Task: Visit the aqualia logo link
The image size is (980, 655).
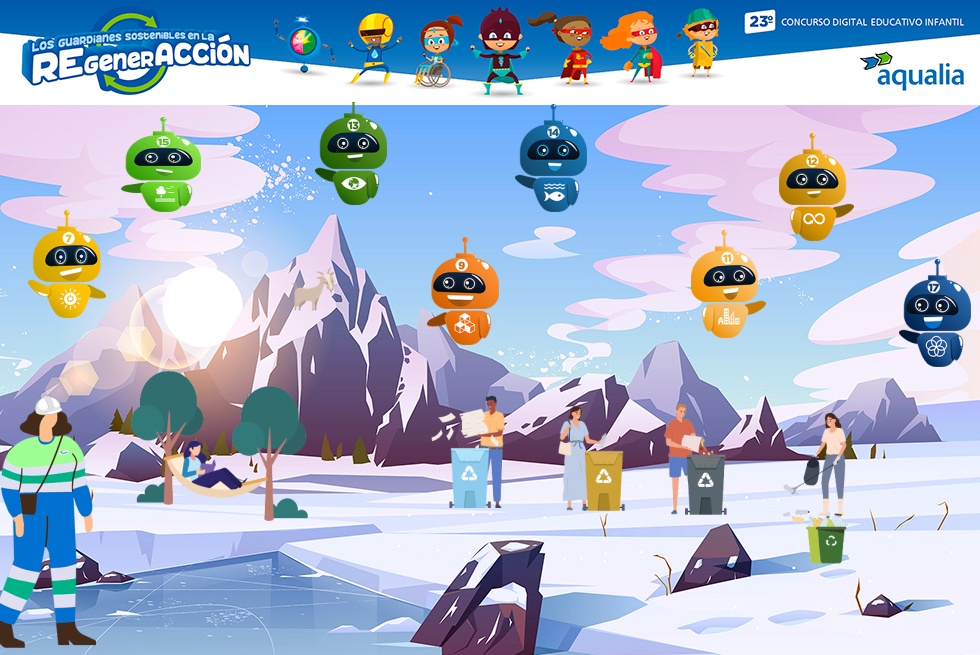Action: 913,70
